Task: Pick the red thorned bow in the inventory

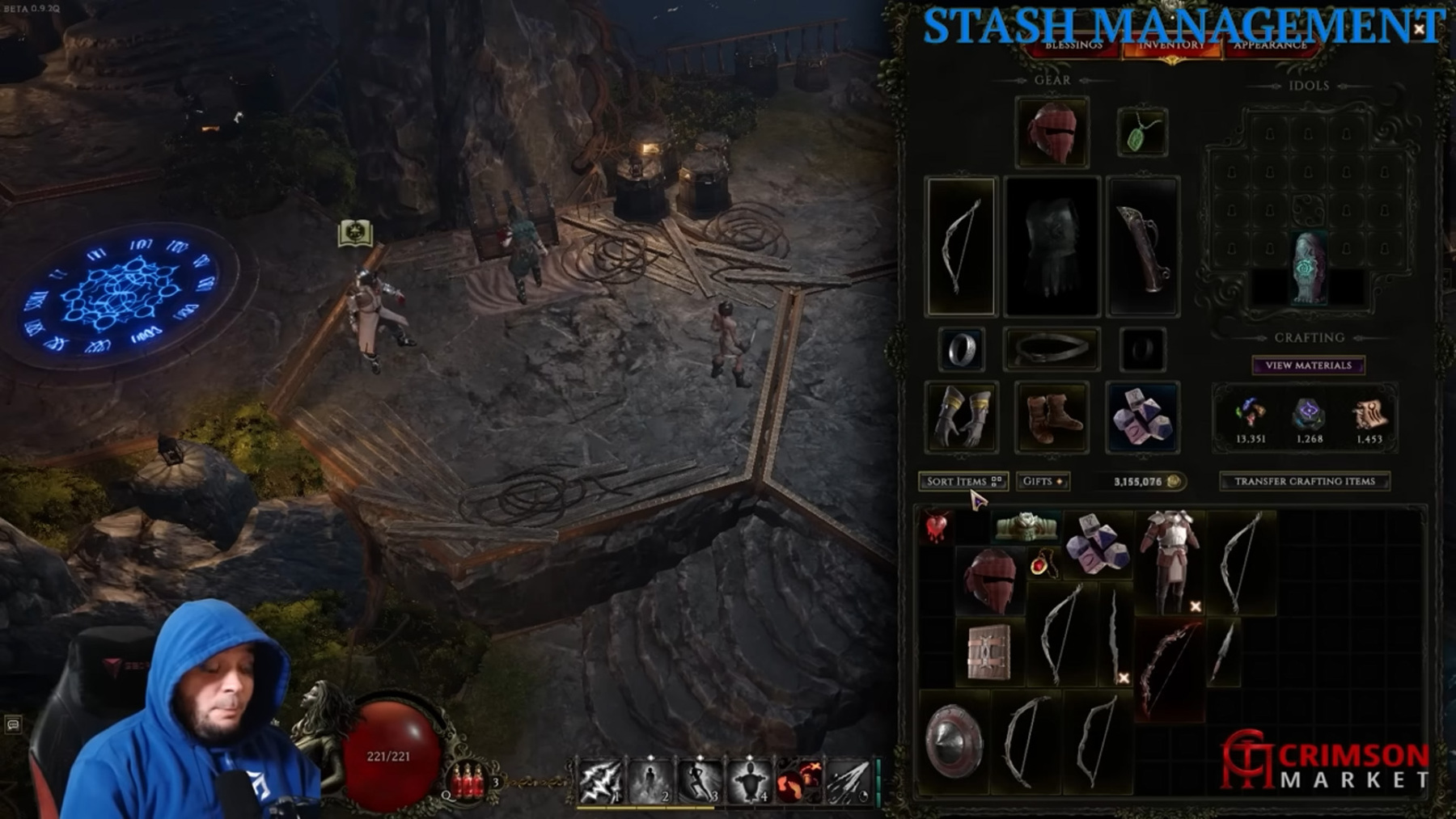Action: click(x=1169, y=669)
